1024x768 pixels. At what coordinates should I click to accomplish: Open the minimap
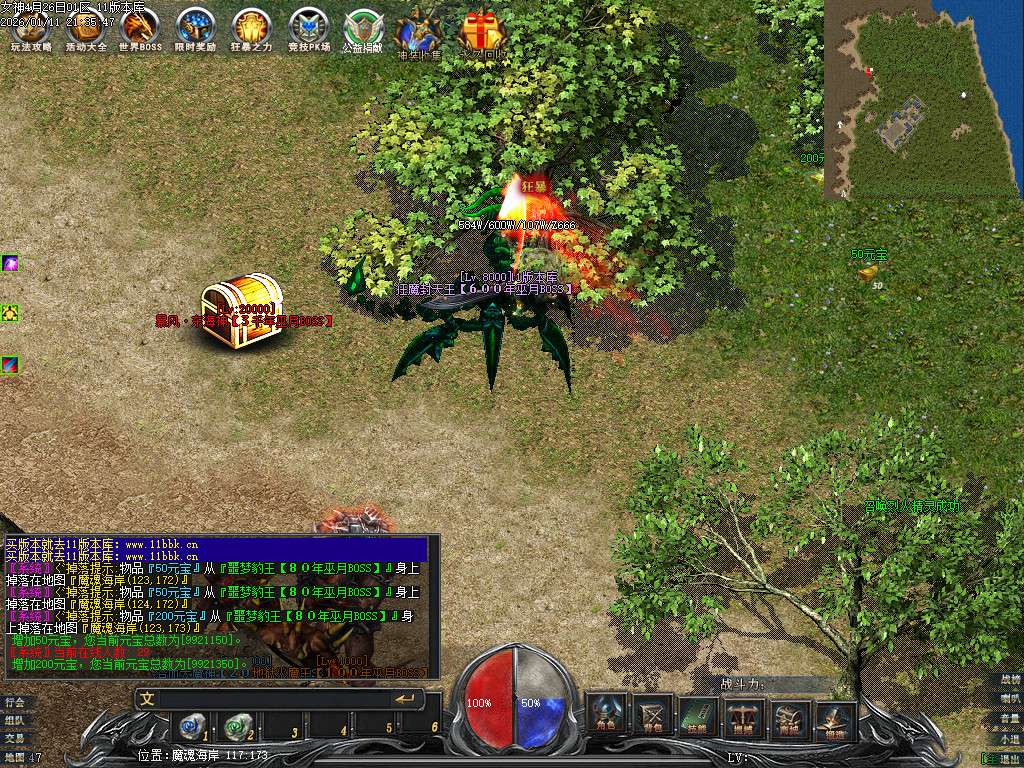click(923, 100)
